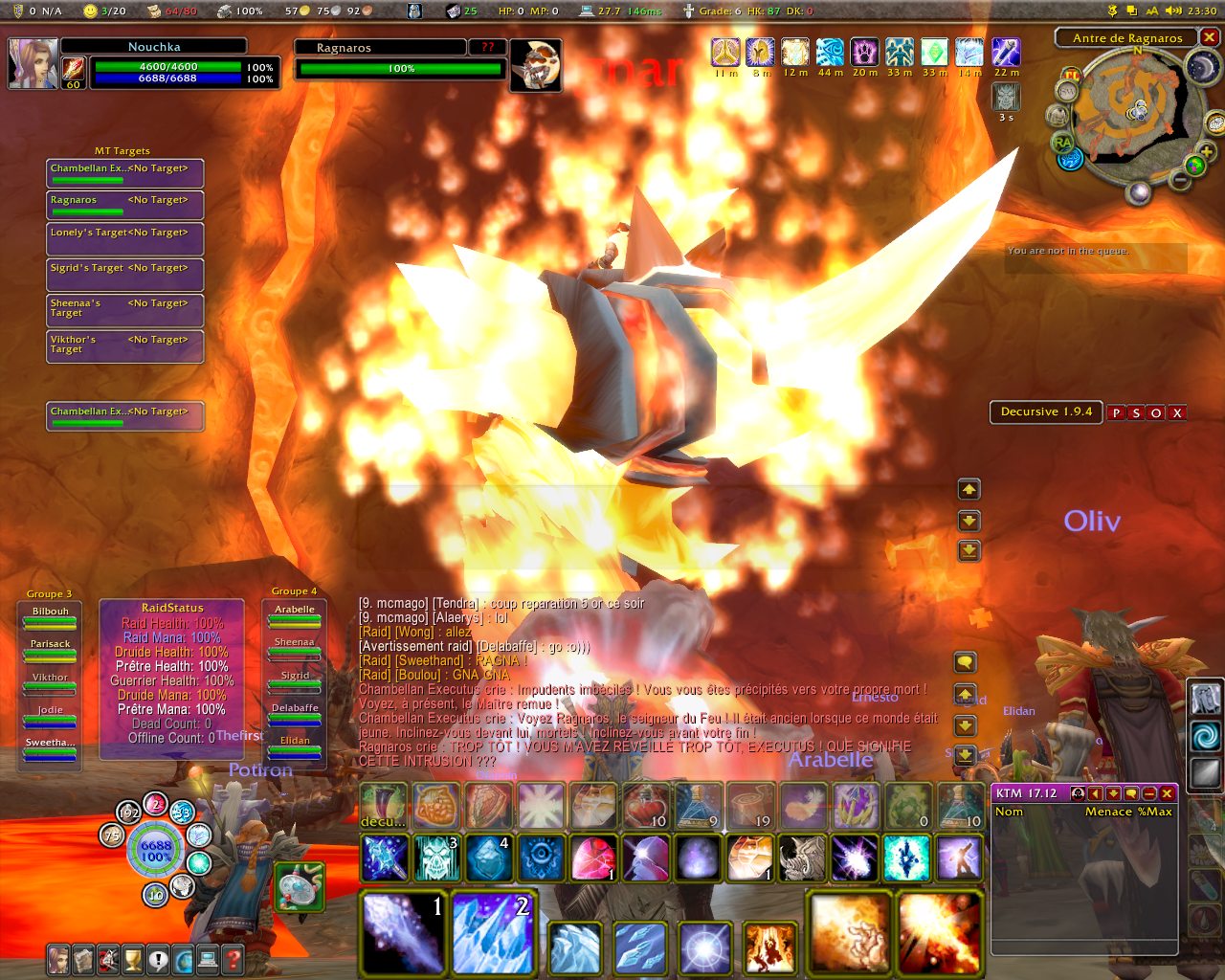1225x980 pixels.
Task: Open the help question mark micro button
Action: click(x=232, y=958)
